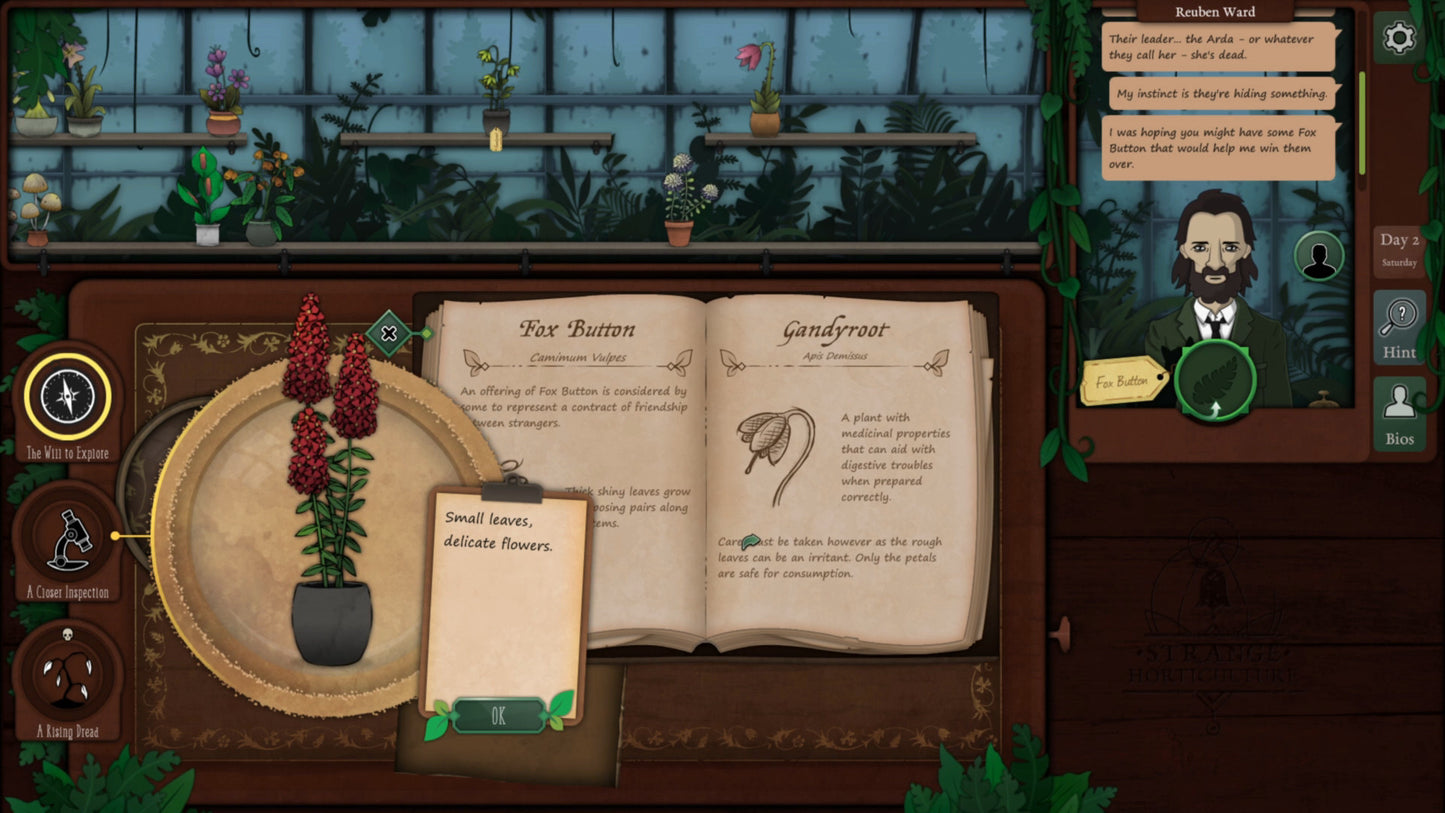Click the Hint magnifying glass

[1399, 325]
